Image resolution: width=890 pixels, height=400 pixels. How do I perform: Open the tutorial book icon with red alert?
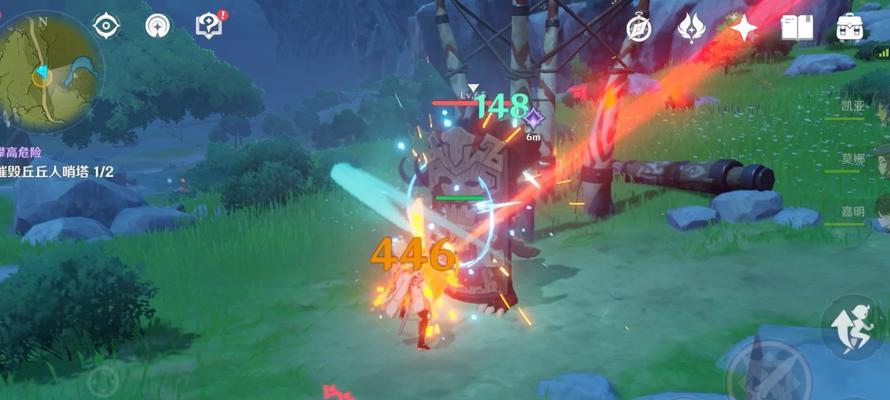(x=208, y=26)
